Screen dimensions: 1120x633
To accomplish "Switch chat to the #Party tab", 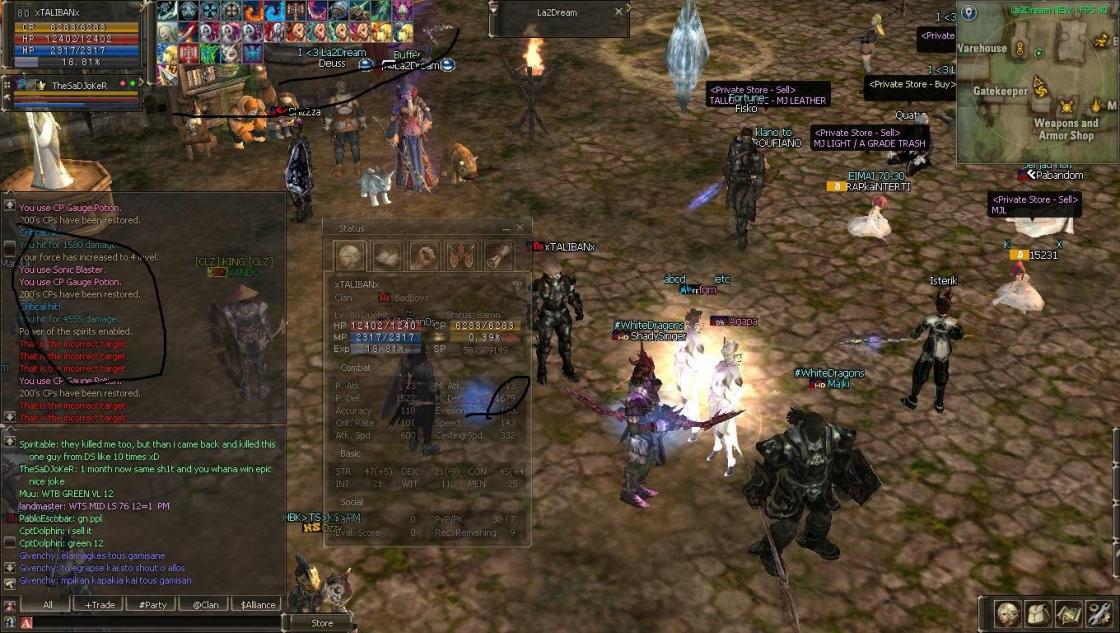I will (153, 604).
